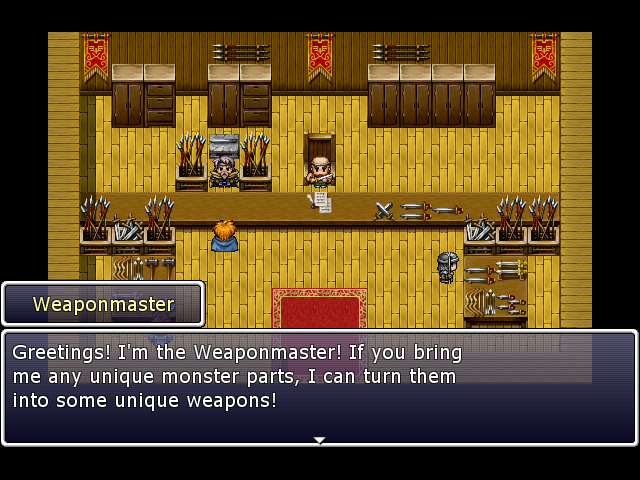Click the Weaponmaster dialogue message box

pyautogui.click(x=319, y=386)
